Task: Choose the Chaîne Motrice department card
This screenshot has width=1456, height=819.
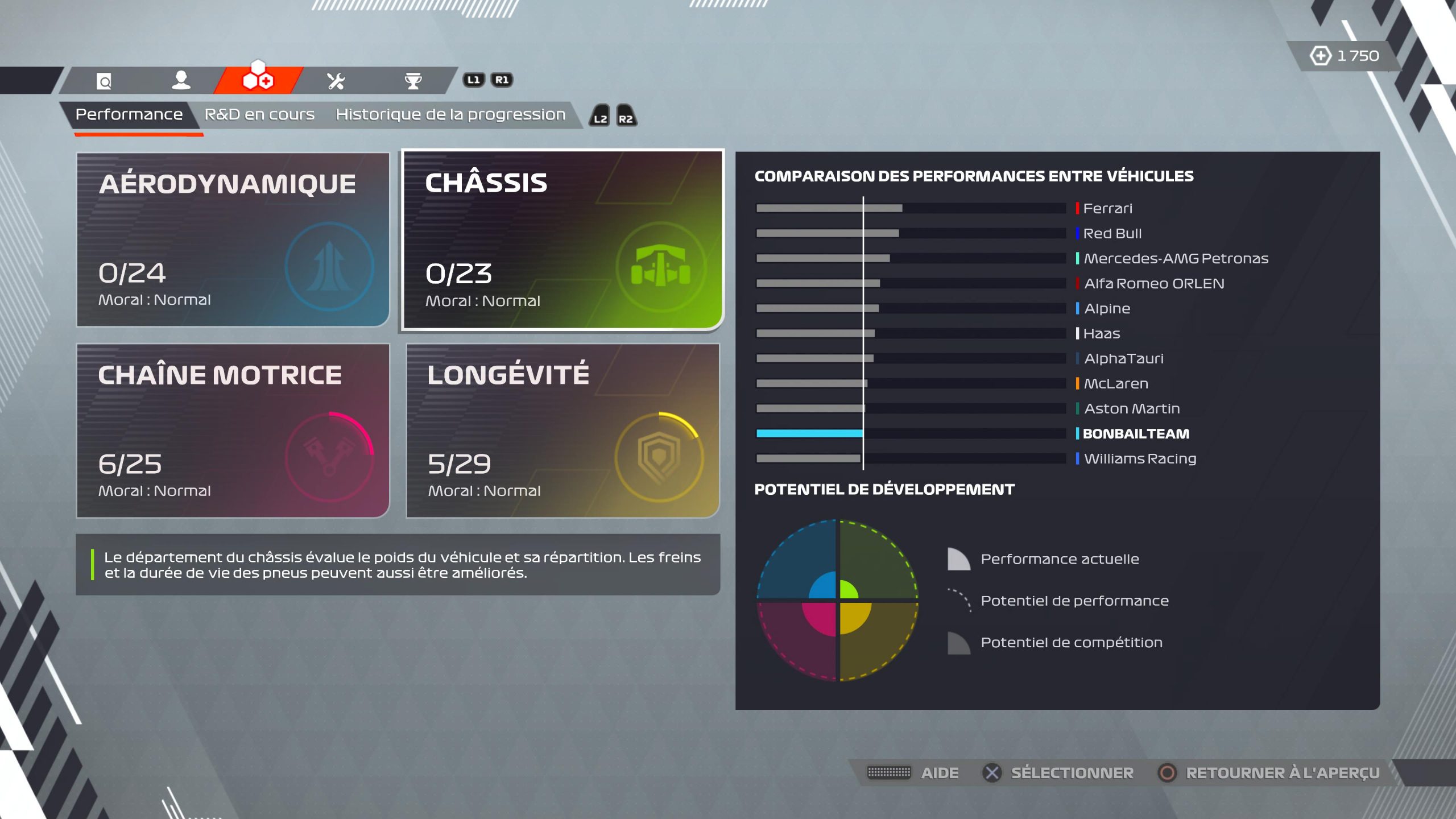Action: (x=233, y=431)
